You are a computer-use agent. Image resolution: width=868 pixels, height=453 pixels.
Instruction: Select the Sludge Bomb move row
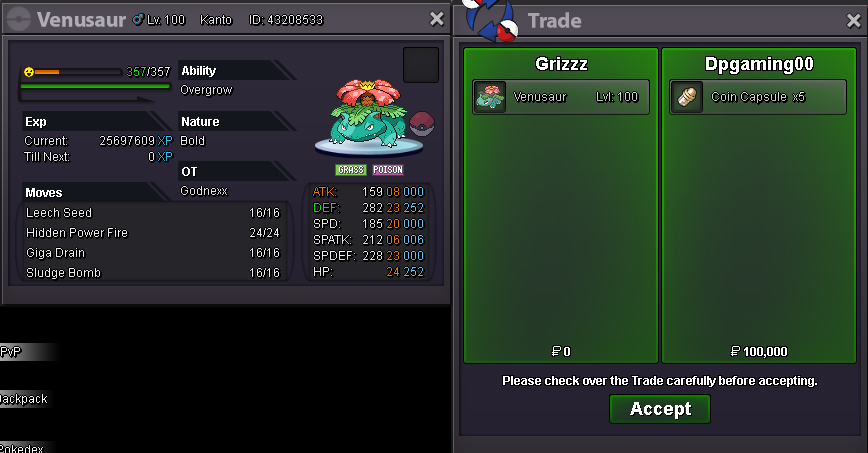click(x=152, y=273)
